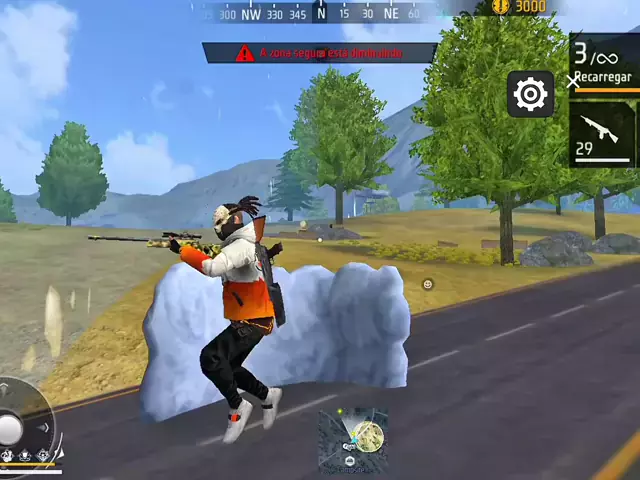Click the compass heading bar
This screenshot has width=640, height=480.
point(320,13)
